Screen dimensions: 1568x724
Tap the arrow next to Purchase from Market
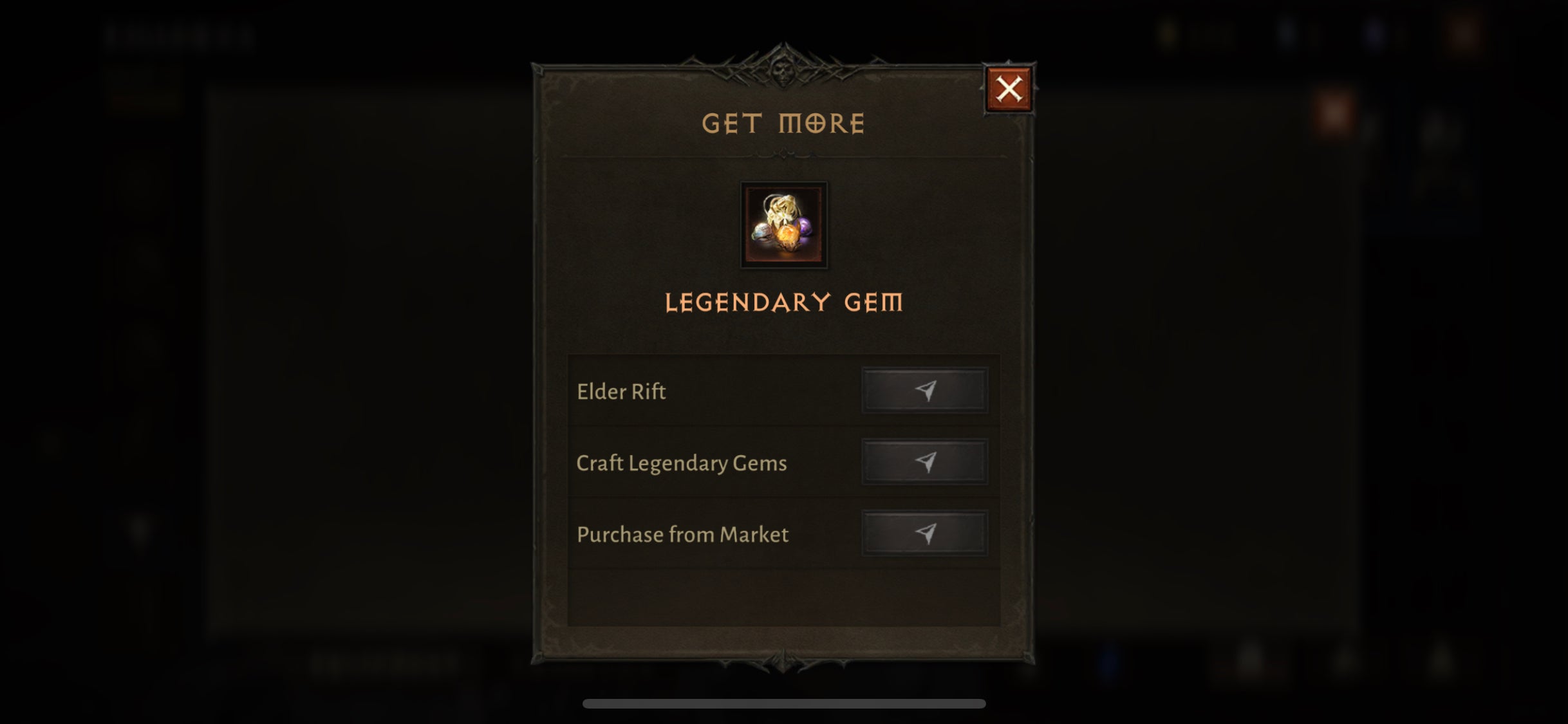click(925, 533)
